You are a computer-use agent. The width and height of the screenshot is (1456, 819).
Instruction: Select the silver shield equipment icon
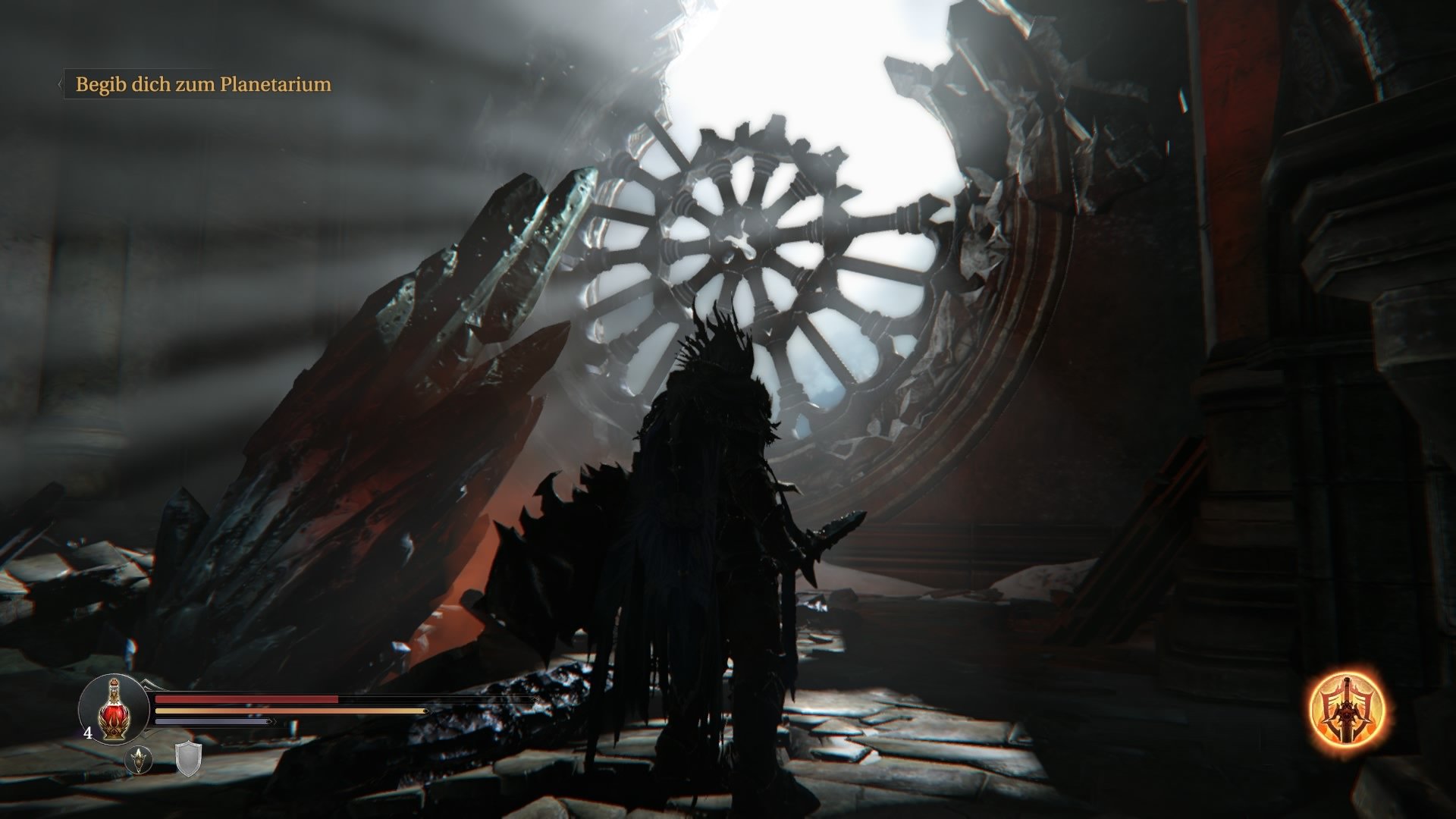click(187, 761)
